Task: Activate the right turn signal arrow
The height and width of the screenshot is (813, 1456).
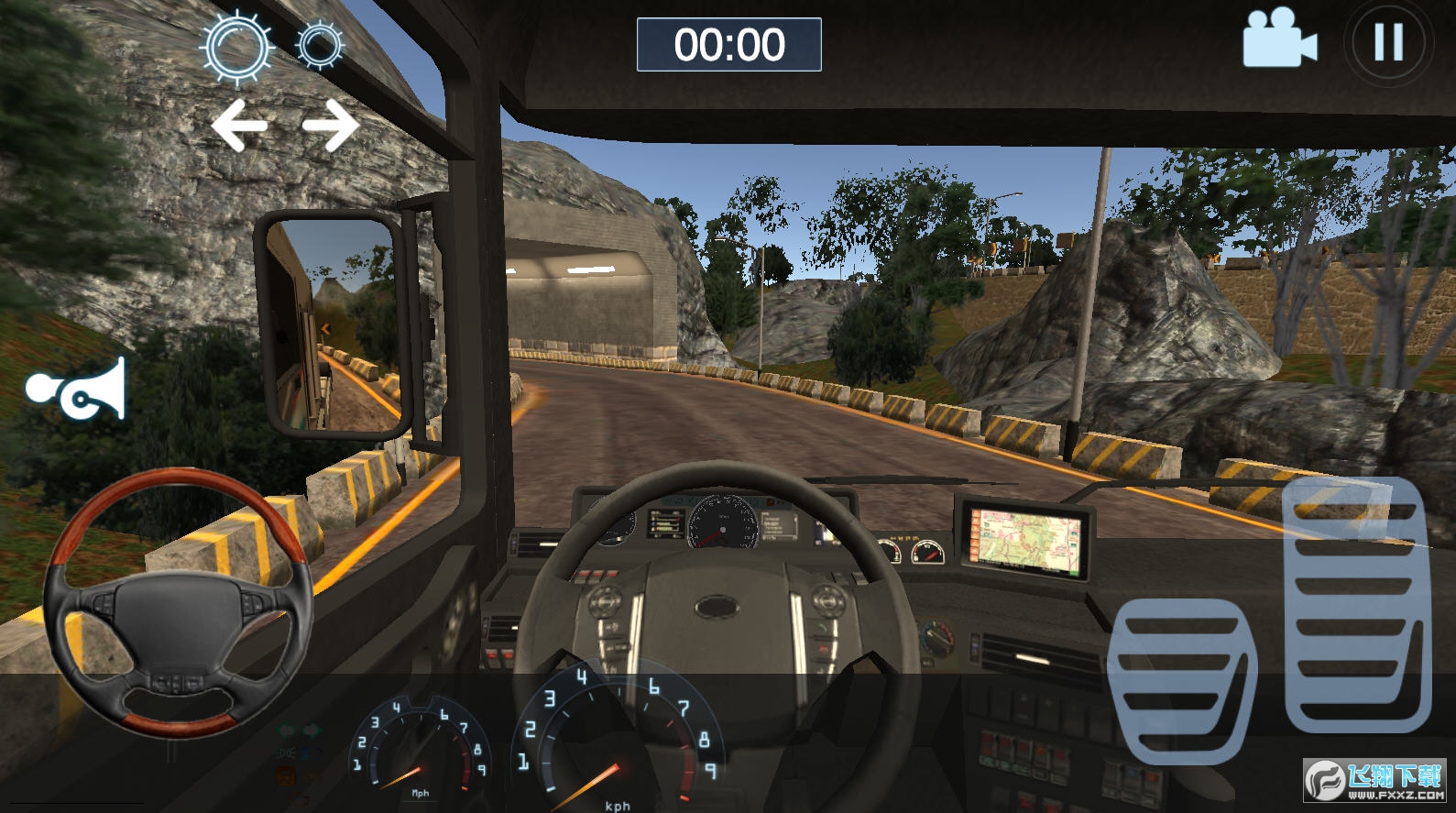Action: tap(330, 126)
